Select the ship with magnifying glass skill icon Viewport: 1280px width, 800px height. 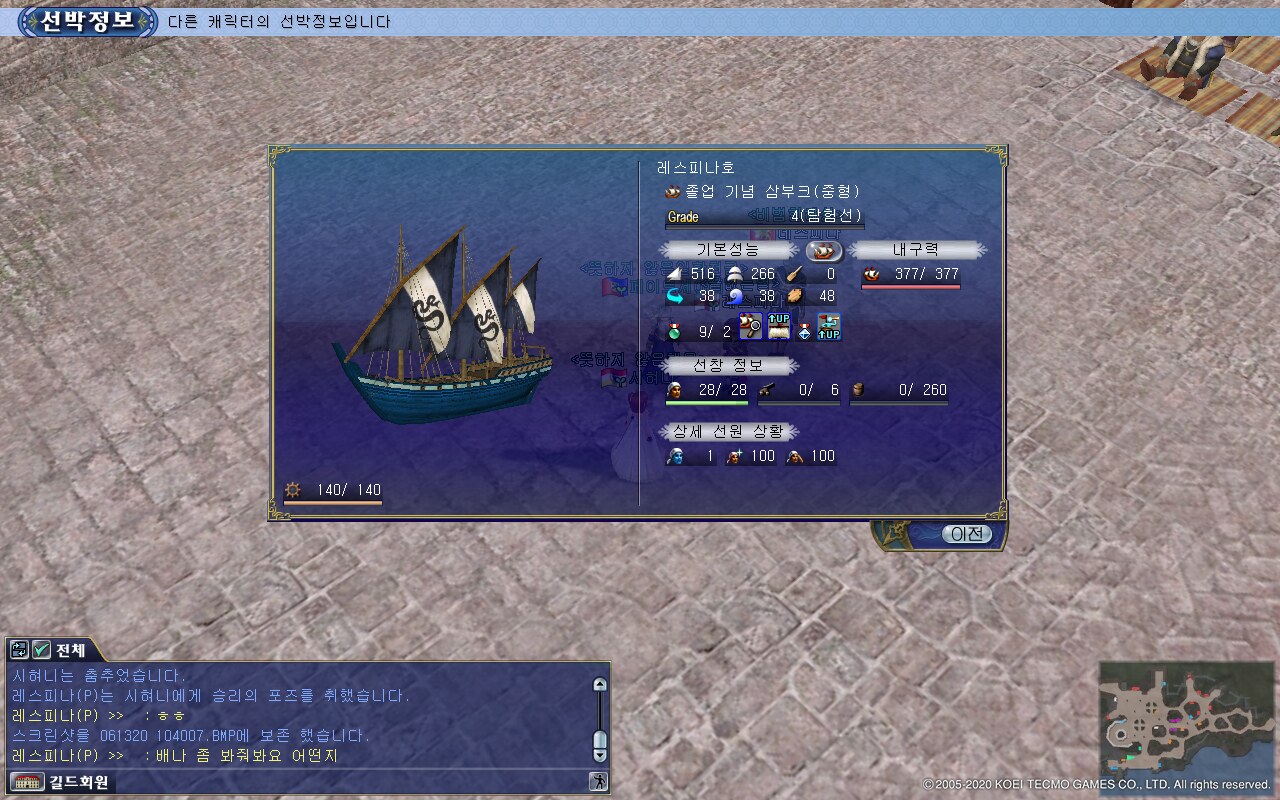pos(751,327)
